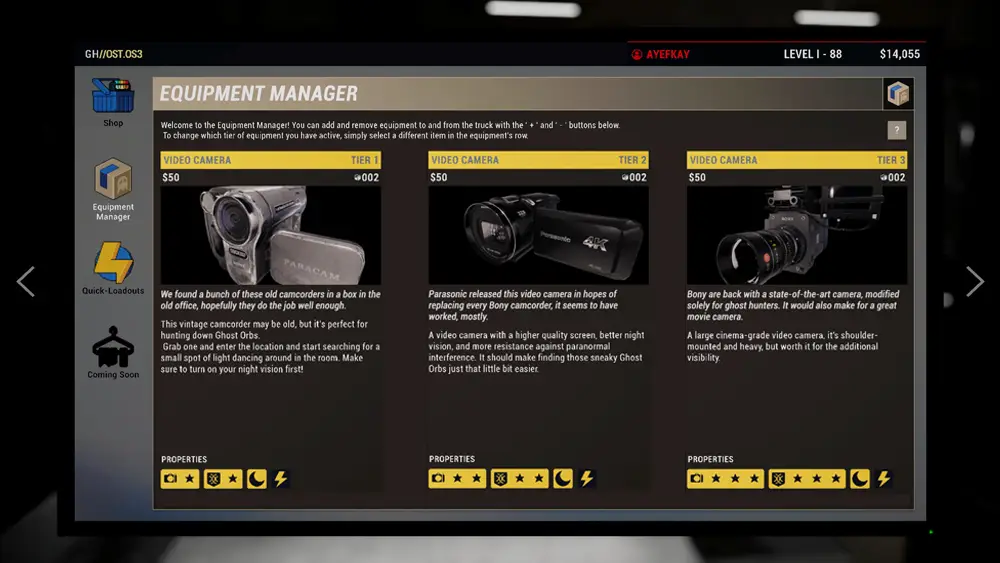The width and height of the screenshot is (1000, 563).
Task: Open the Equipment Manager section
Action: coord(113,183)
